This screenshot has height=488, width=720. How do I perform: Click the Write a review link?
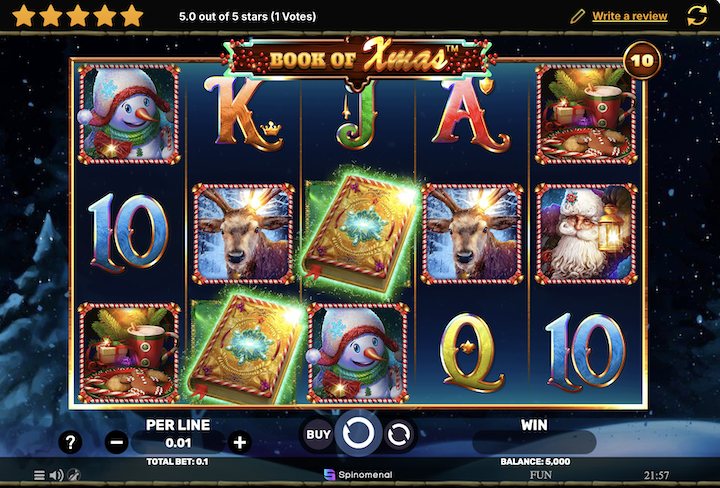(x=630, y=16)
